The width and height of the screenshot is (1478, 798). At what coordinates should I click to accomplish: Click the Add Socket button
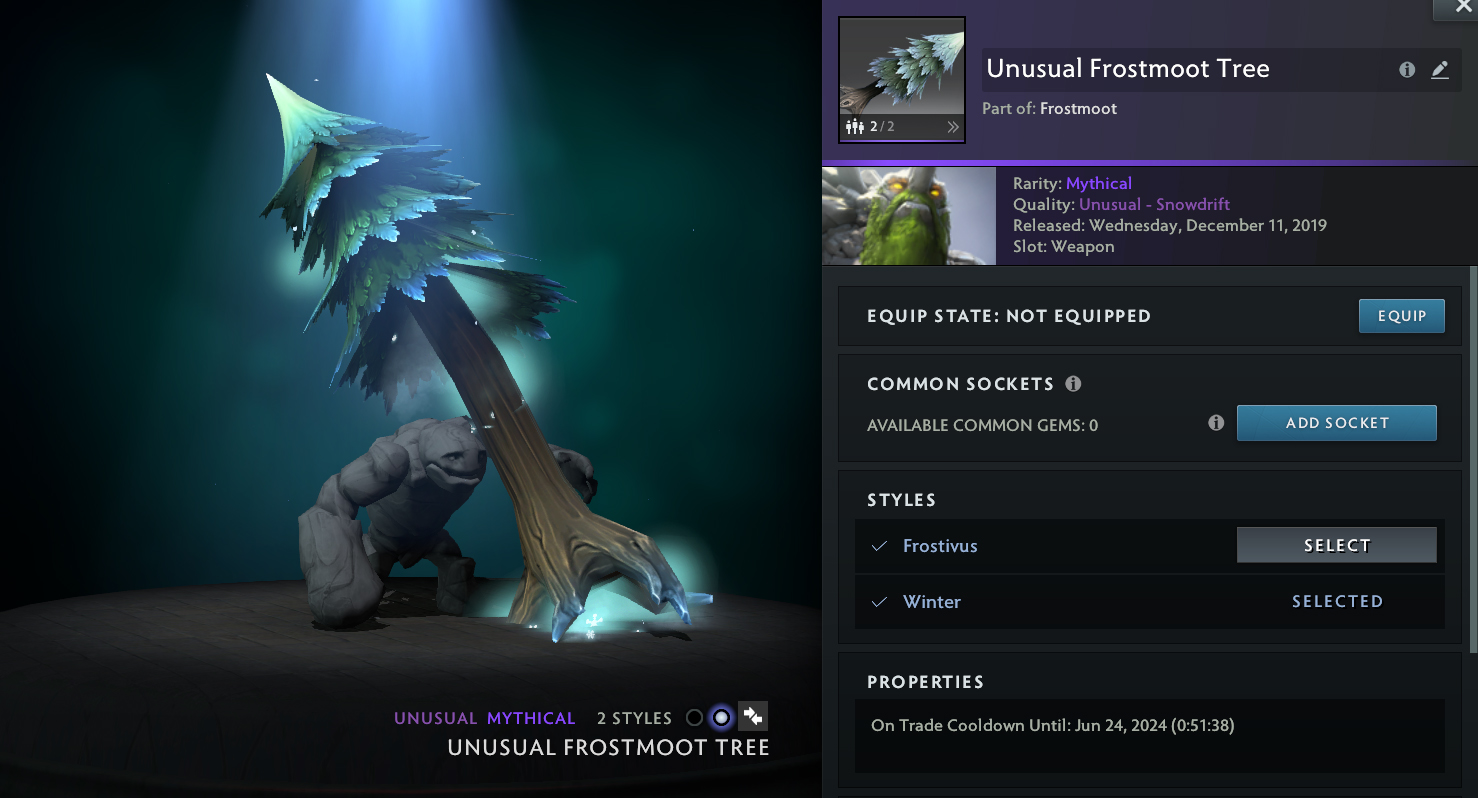[1336, 423]
